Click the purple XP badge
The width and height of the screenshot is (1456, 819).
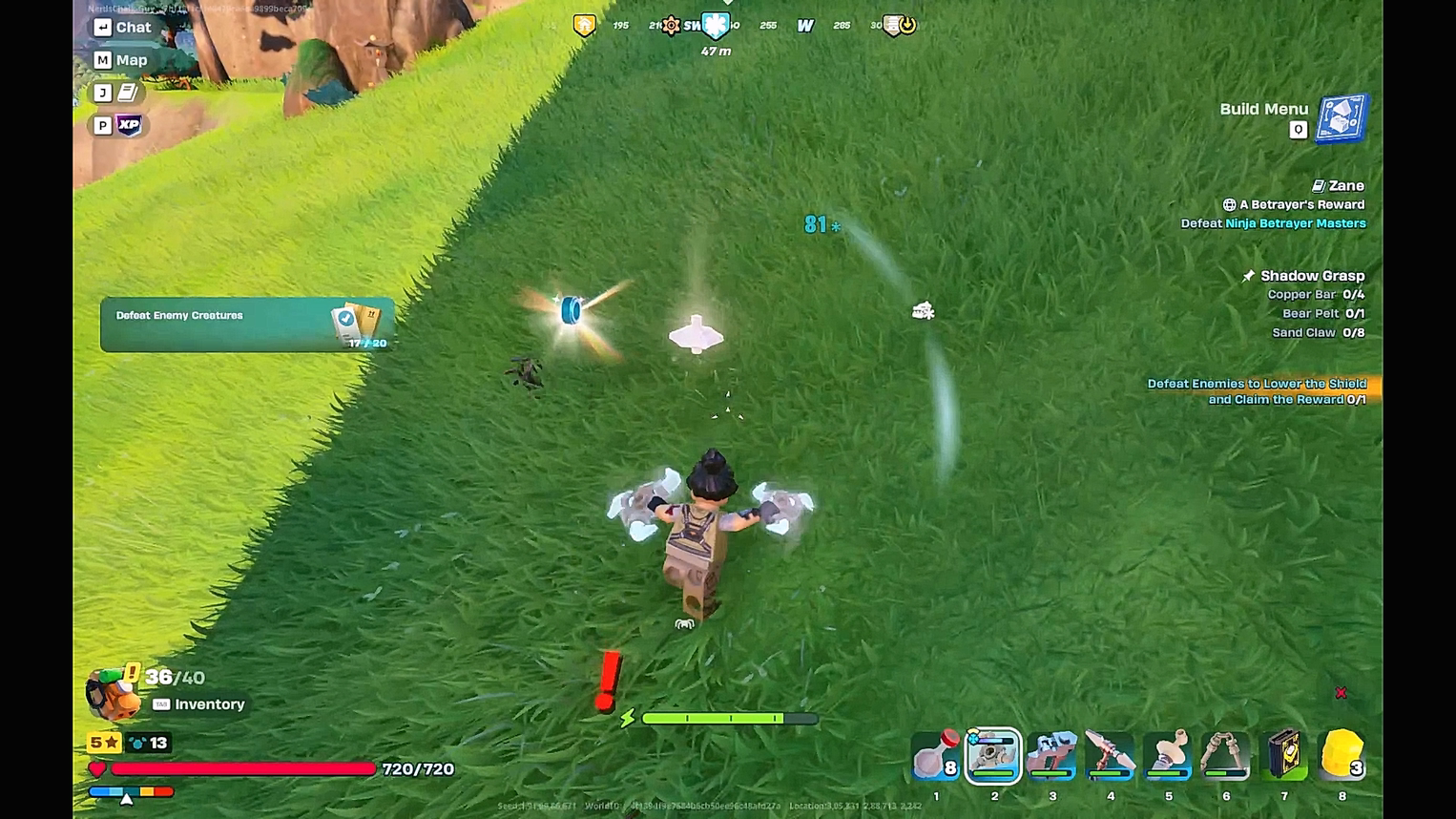(130, 124)
